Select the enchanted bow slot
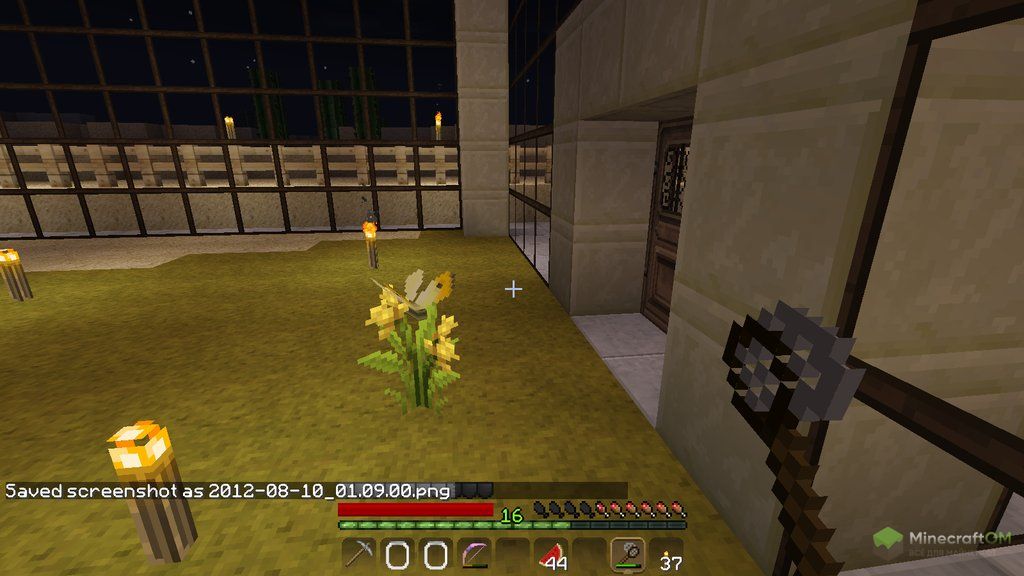Image resolution: width=1024 pixels, height=576 pixels. click(x=473, y=554)
